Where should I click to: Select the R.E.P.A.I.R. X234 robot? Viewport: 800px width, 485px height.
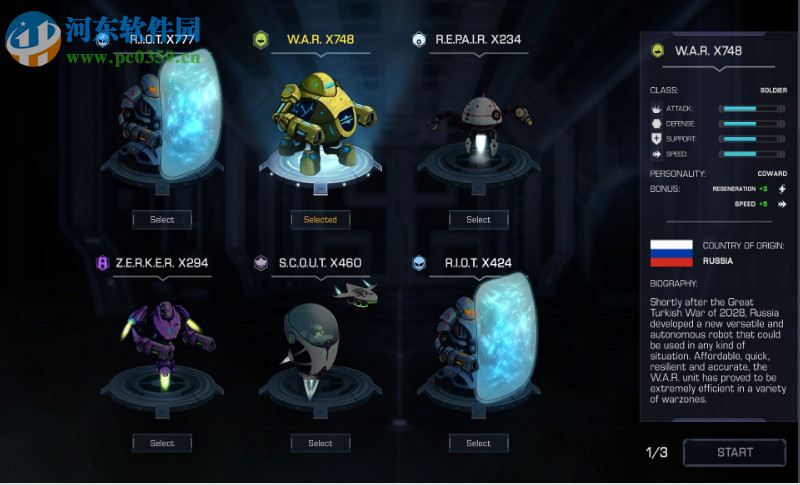(478, 219)
